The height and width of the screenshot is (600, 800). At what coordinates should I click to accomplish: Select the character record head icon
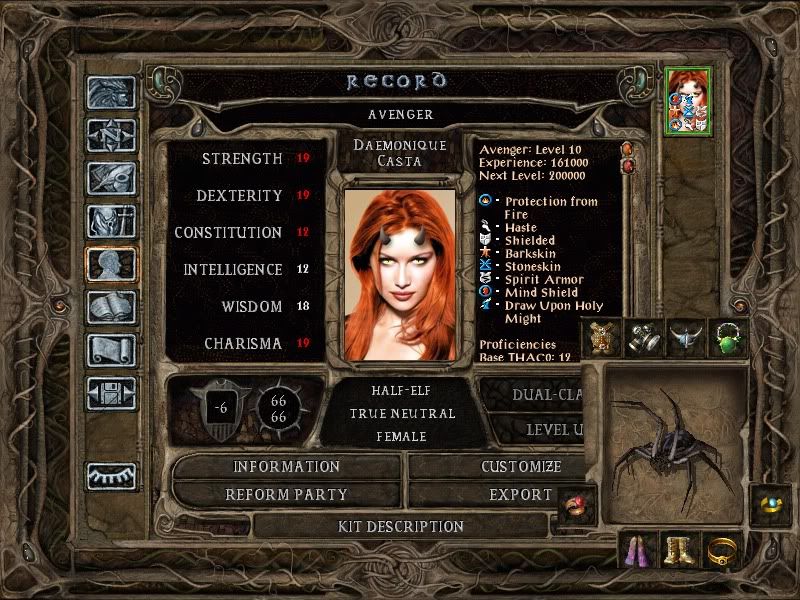point(111,265)
